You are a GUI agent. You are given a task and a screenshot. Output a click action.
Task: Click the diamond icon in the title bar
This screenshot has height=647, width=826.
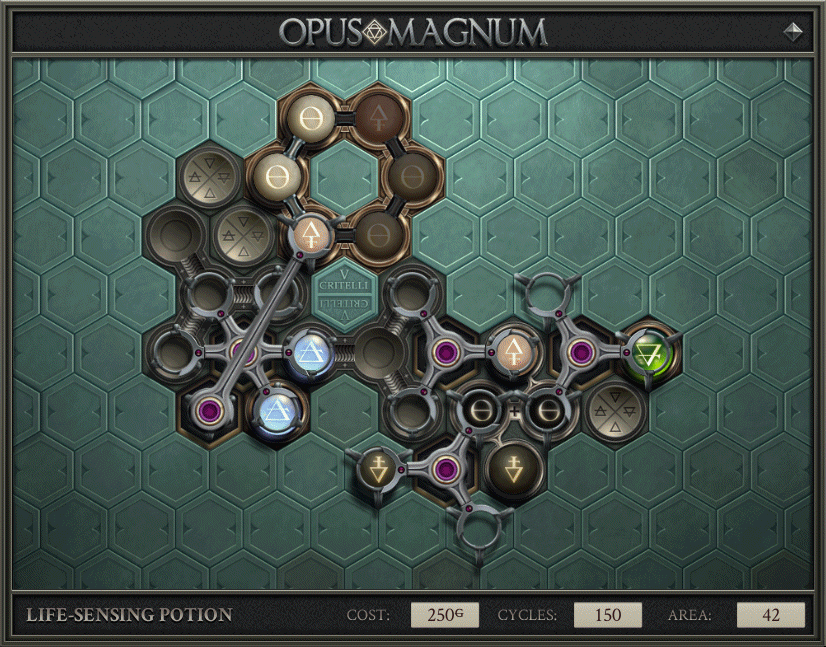point(793,31)
